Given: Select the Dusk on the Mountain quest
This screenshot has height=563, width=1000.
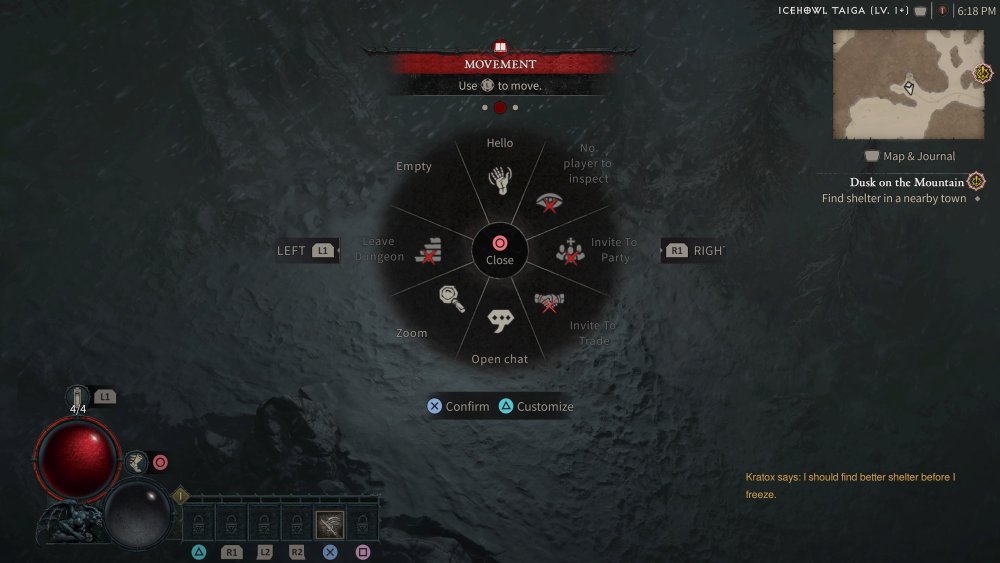Looking at the screenshot, I should [906, 182].
